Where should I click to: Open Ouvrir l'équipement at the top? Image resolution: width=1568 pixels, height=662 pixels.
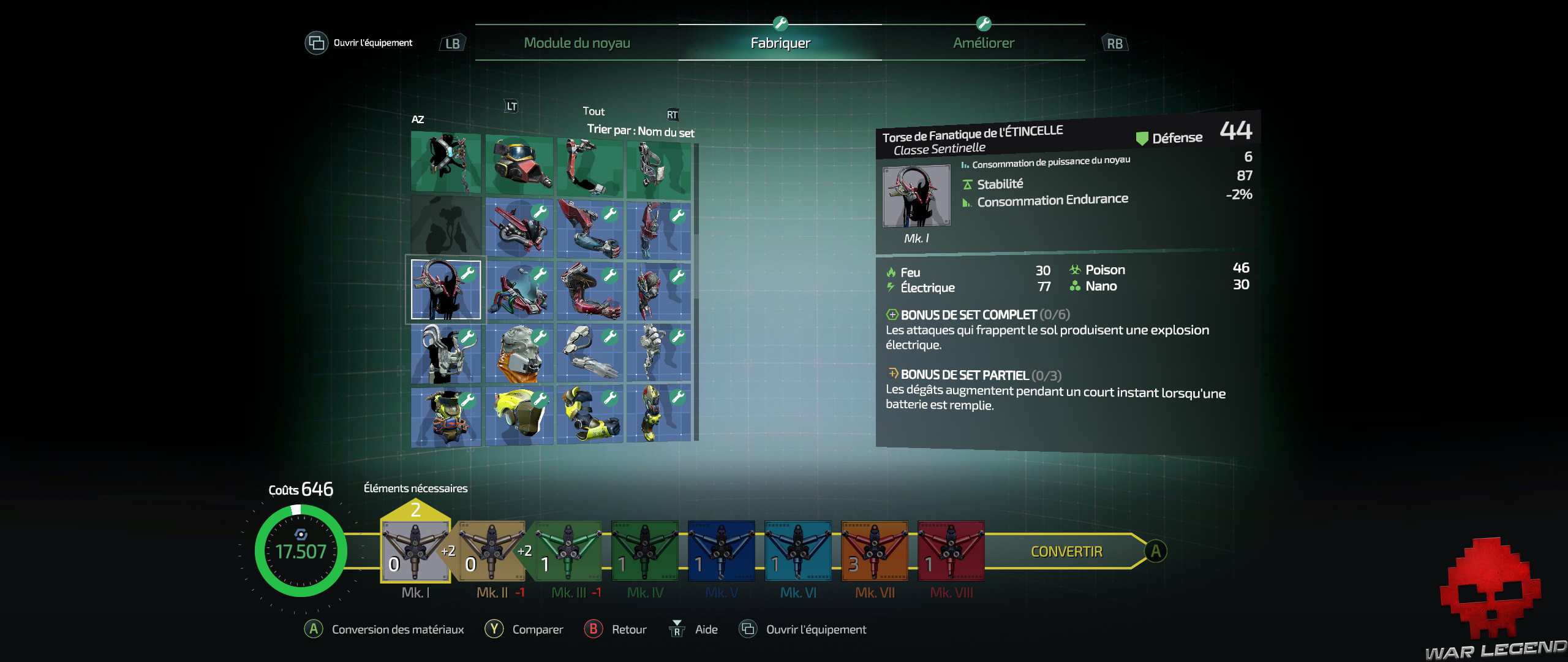[x=359, y=43]
